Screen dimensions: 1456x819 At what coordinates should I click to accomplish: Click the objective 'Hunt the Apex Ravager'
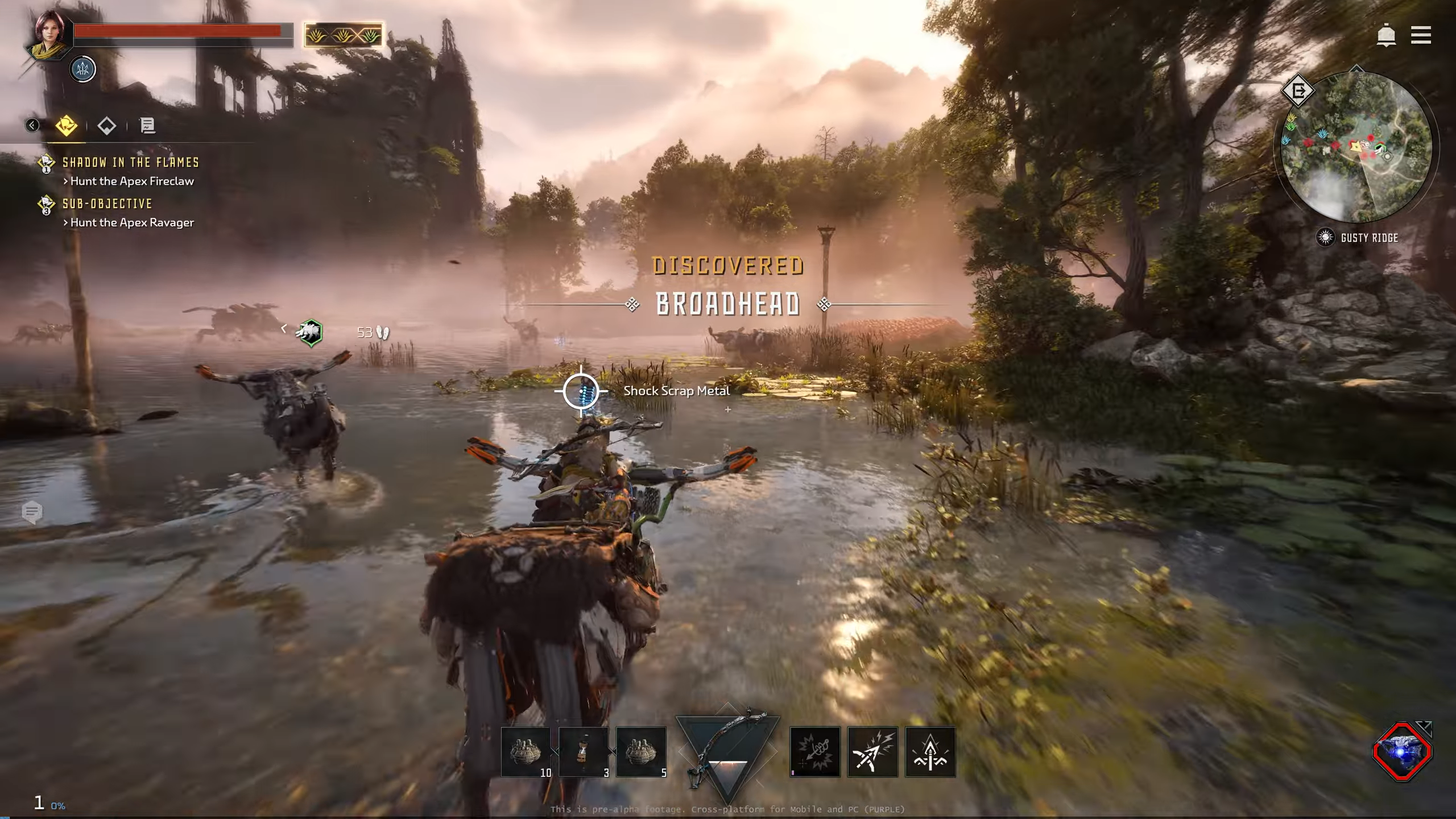(130, 223)
